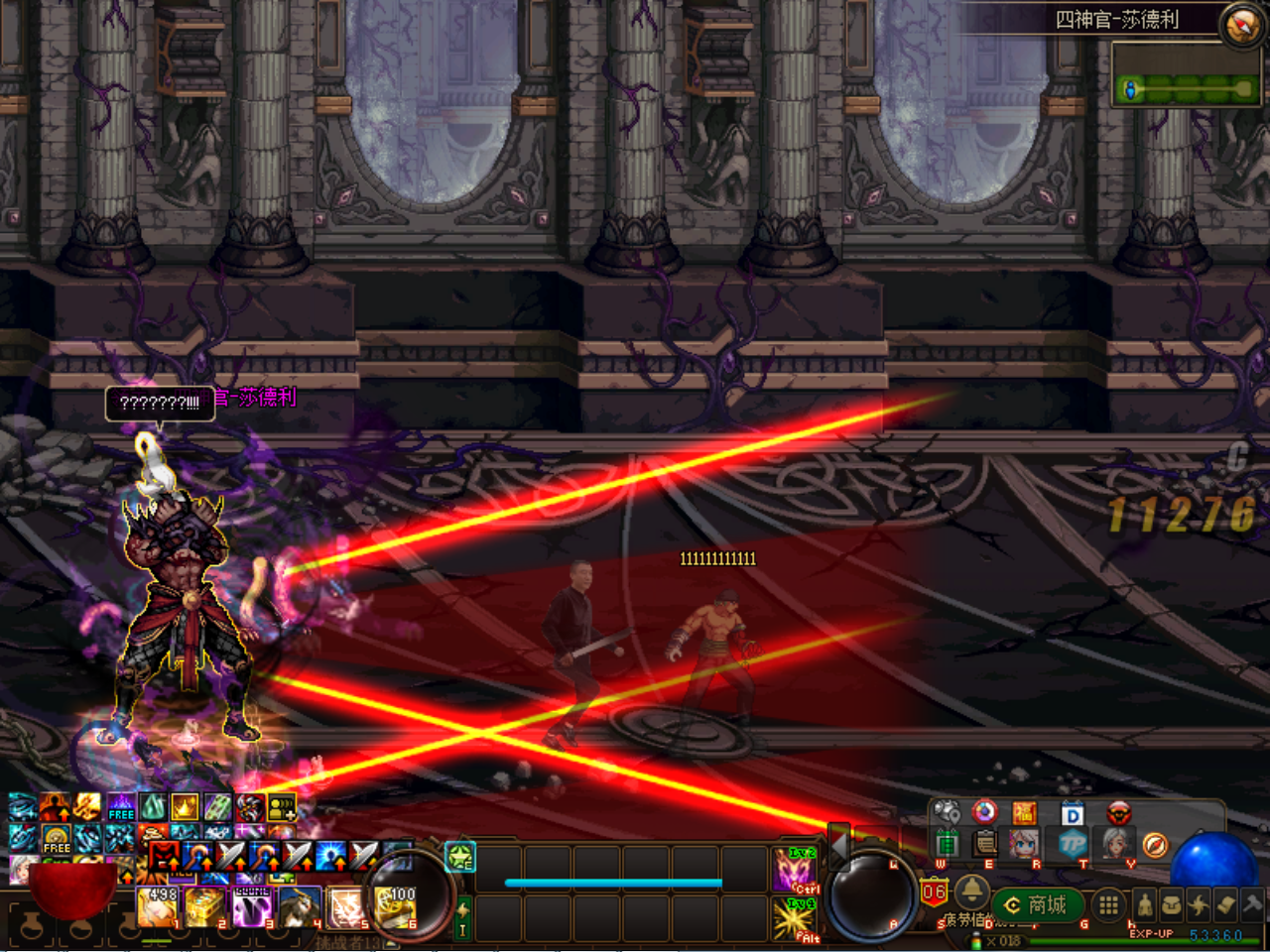Open the TP shop icon
The image size is (1270, 952).
pyautogui.click(x=1076, y=845)
